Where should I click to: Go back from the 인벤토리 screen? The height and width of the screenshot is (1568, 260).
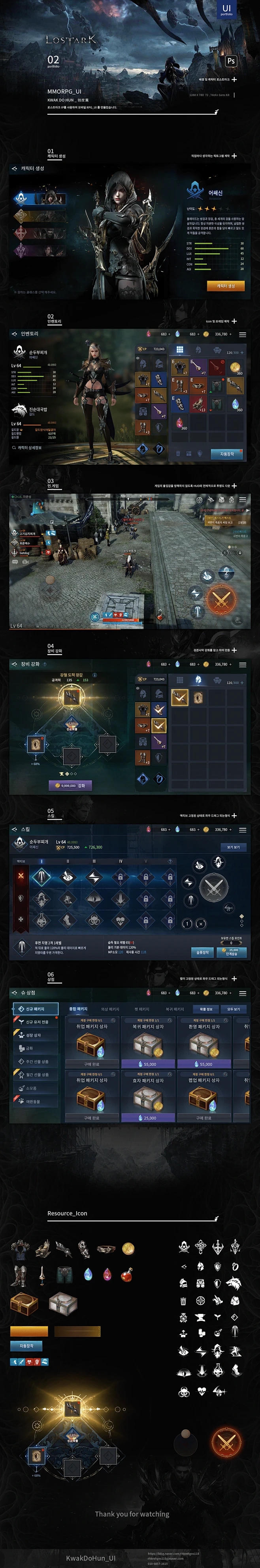pyautogui.click(x=14, y=334)
